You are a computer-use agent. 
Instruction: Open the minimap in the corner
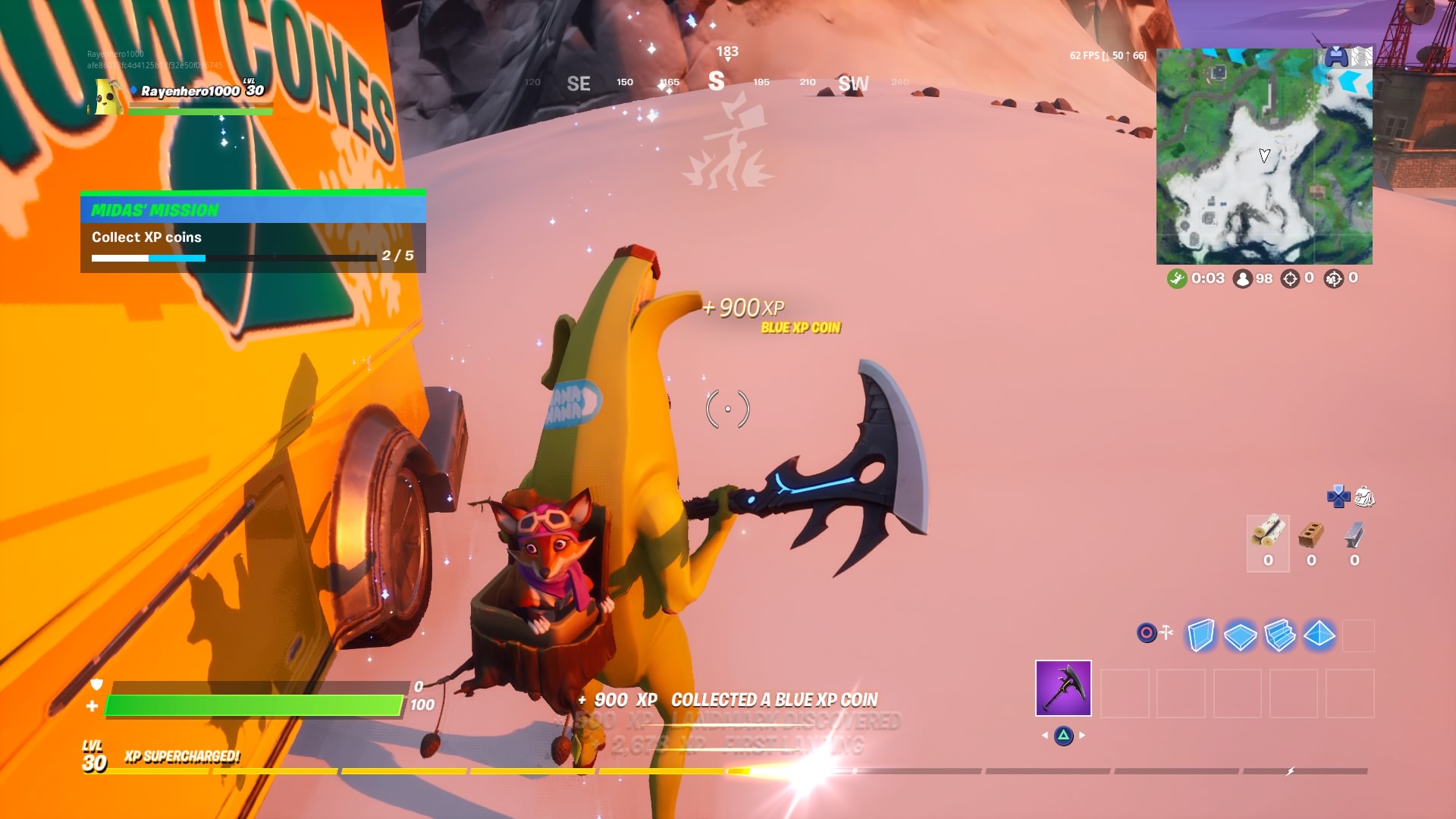(1263, 157)
